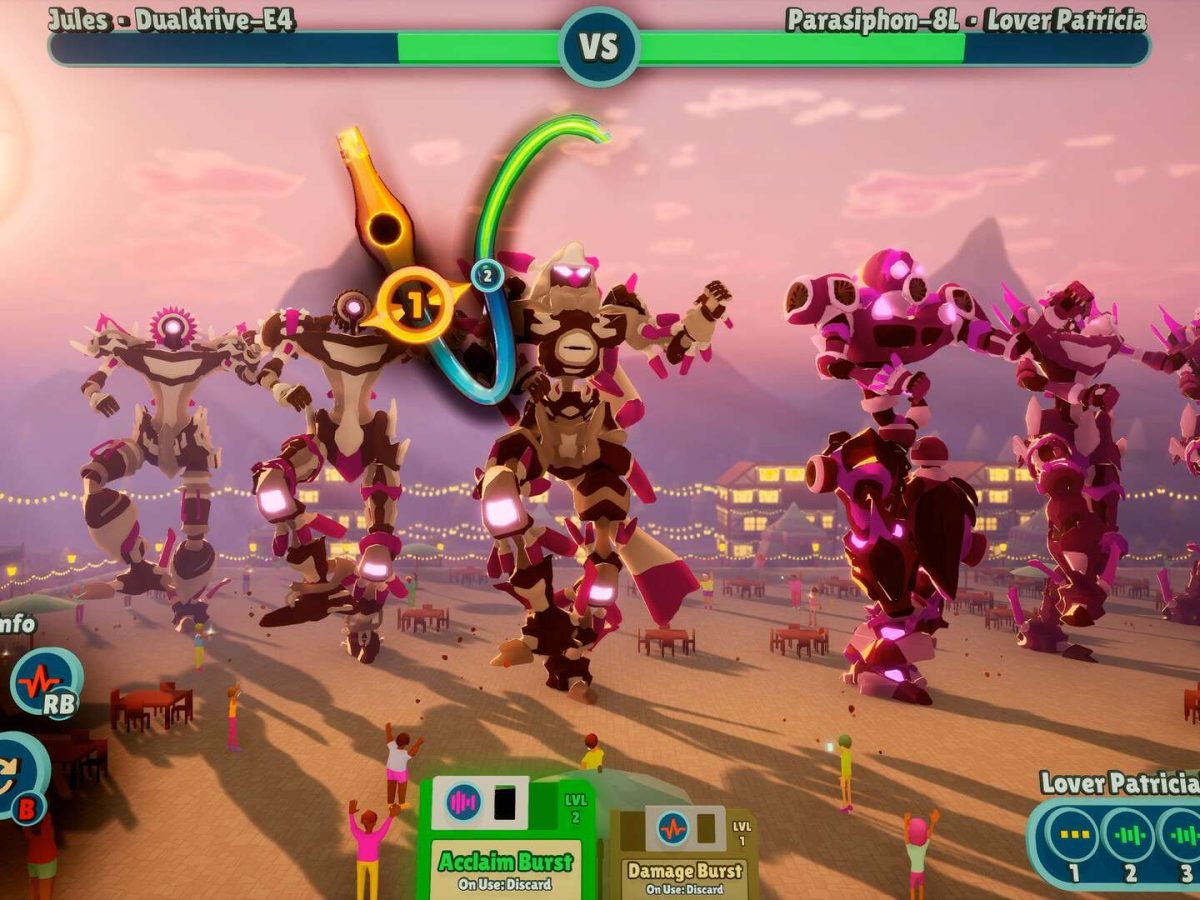Activate the red heartbeat pulse icon
Viewport: 1200px width, 900px height.
tap(46, 685)
